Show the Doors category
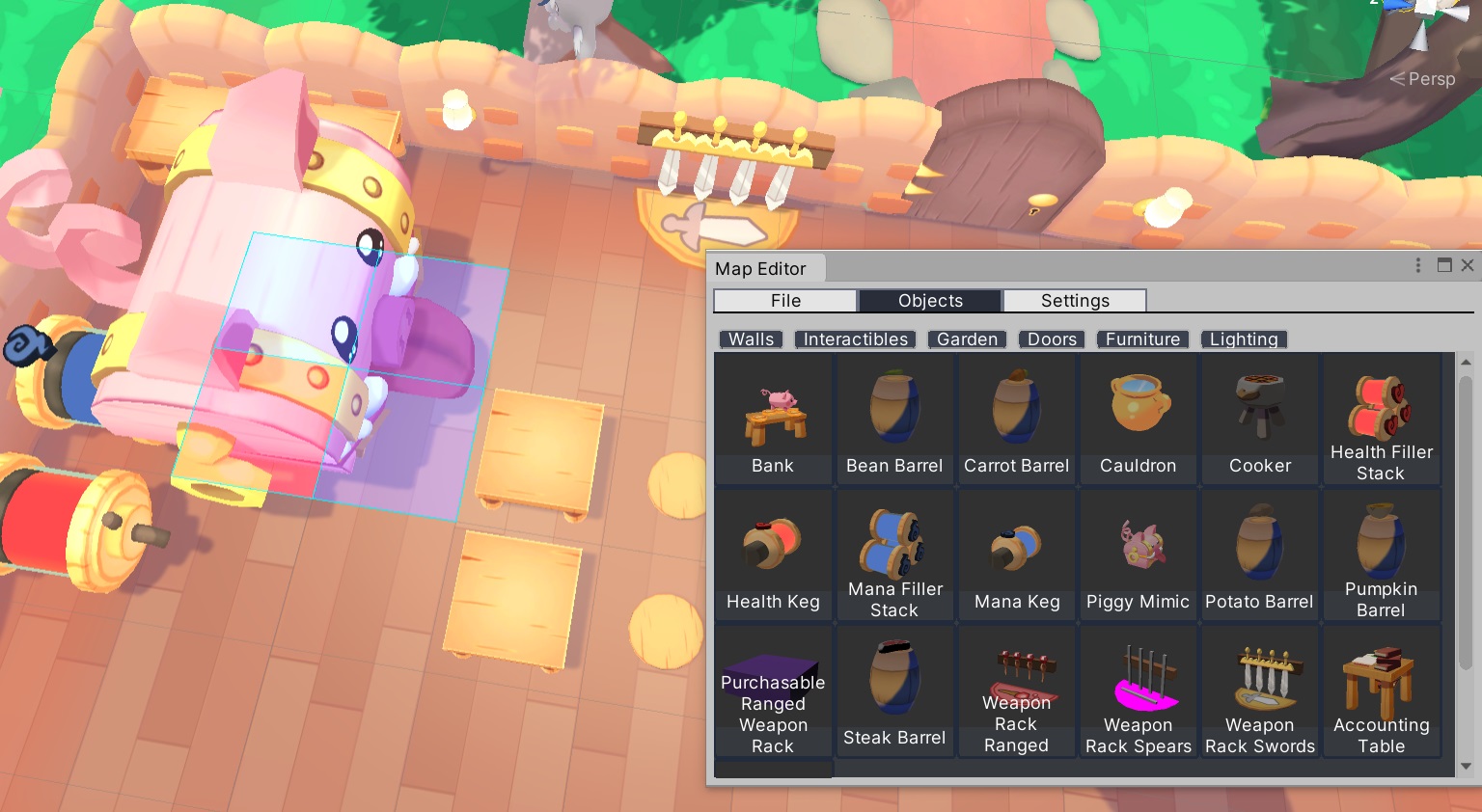1482x812 pixels. point(1052,339)
